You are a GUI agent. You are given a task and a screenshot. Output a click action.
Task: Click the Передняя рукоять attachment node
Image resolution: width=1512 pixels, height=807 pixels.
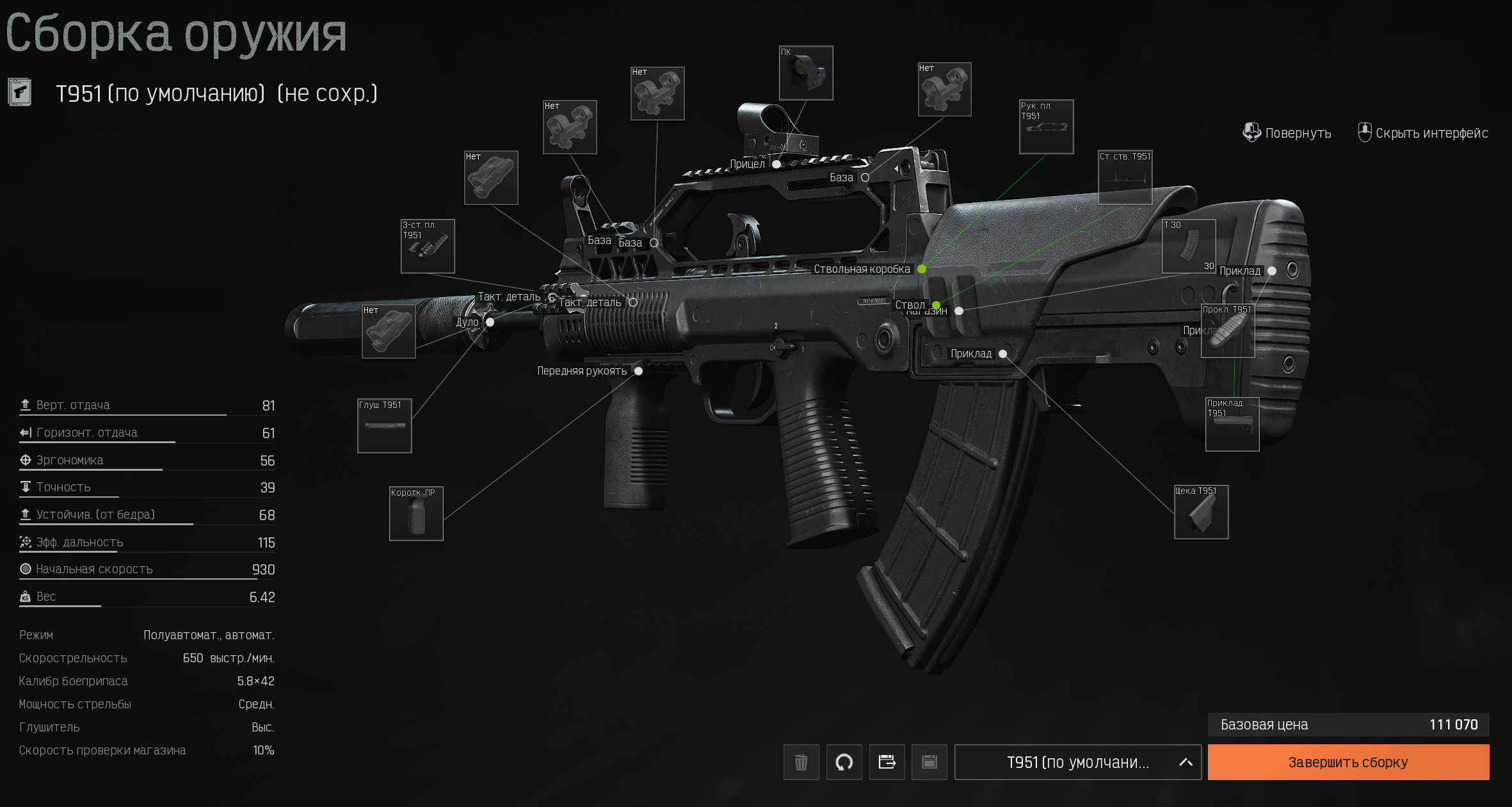click(x=638, y=371)
